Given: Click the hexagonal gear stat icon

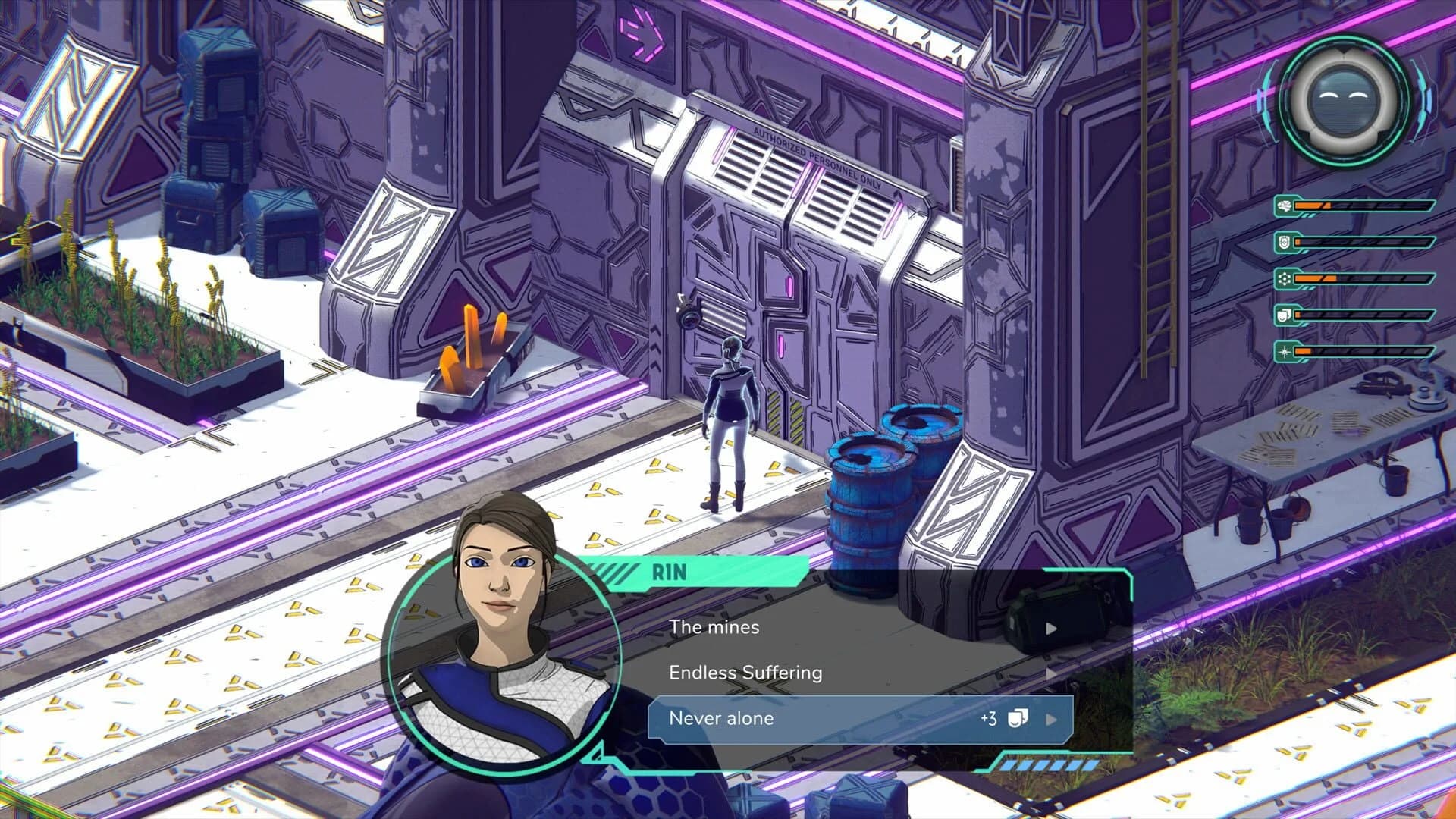Looking at the screenshot, I should 1283,279.
